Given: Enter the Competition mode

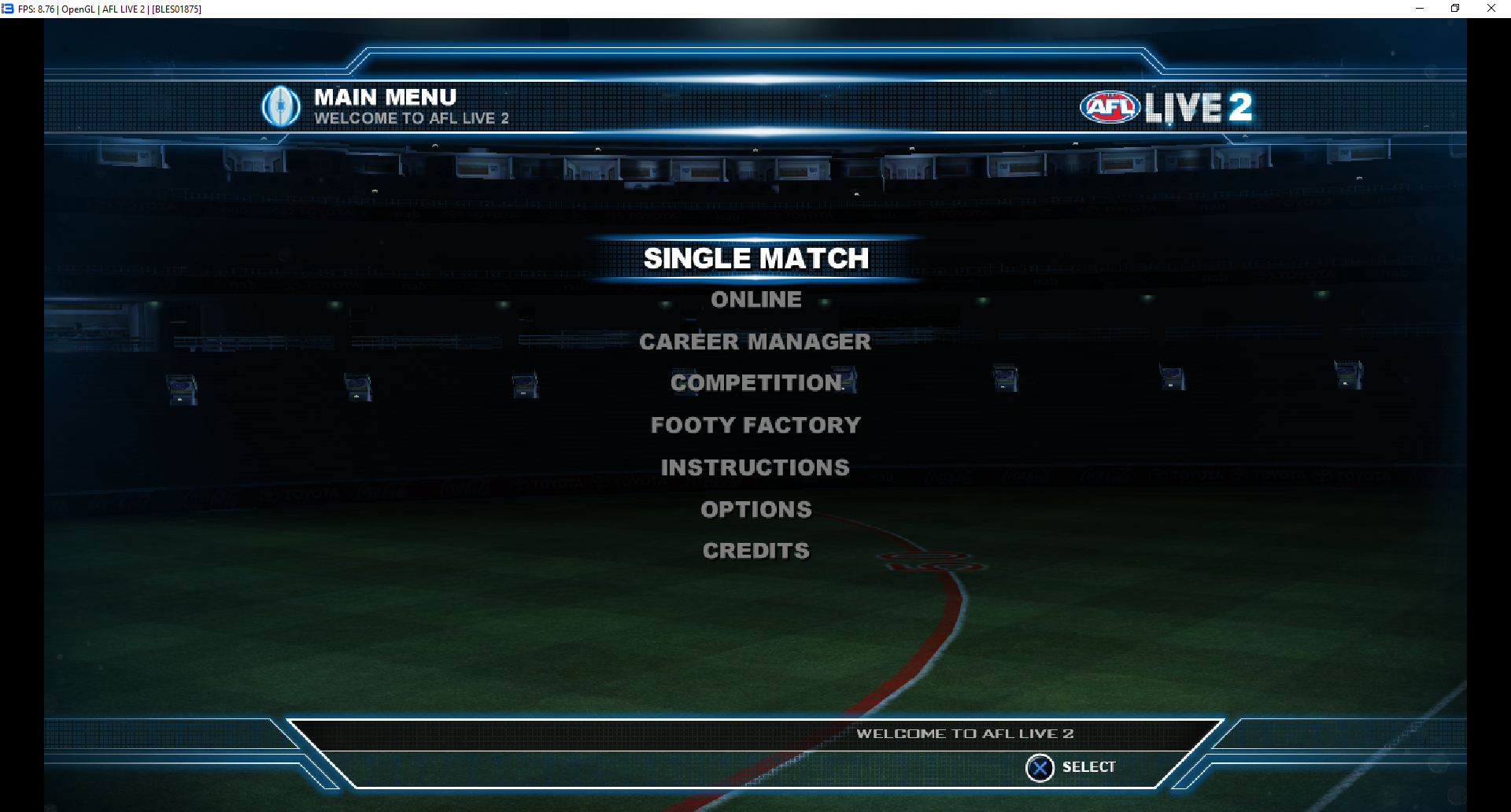Looking at the screenshot, I should click(756, 383).
